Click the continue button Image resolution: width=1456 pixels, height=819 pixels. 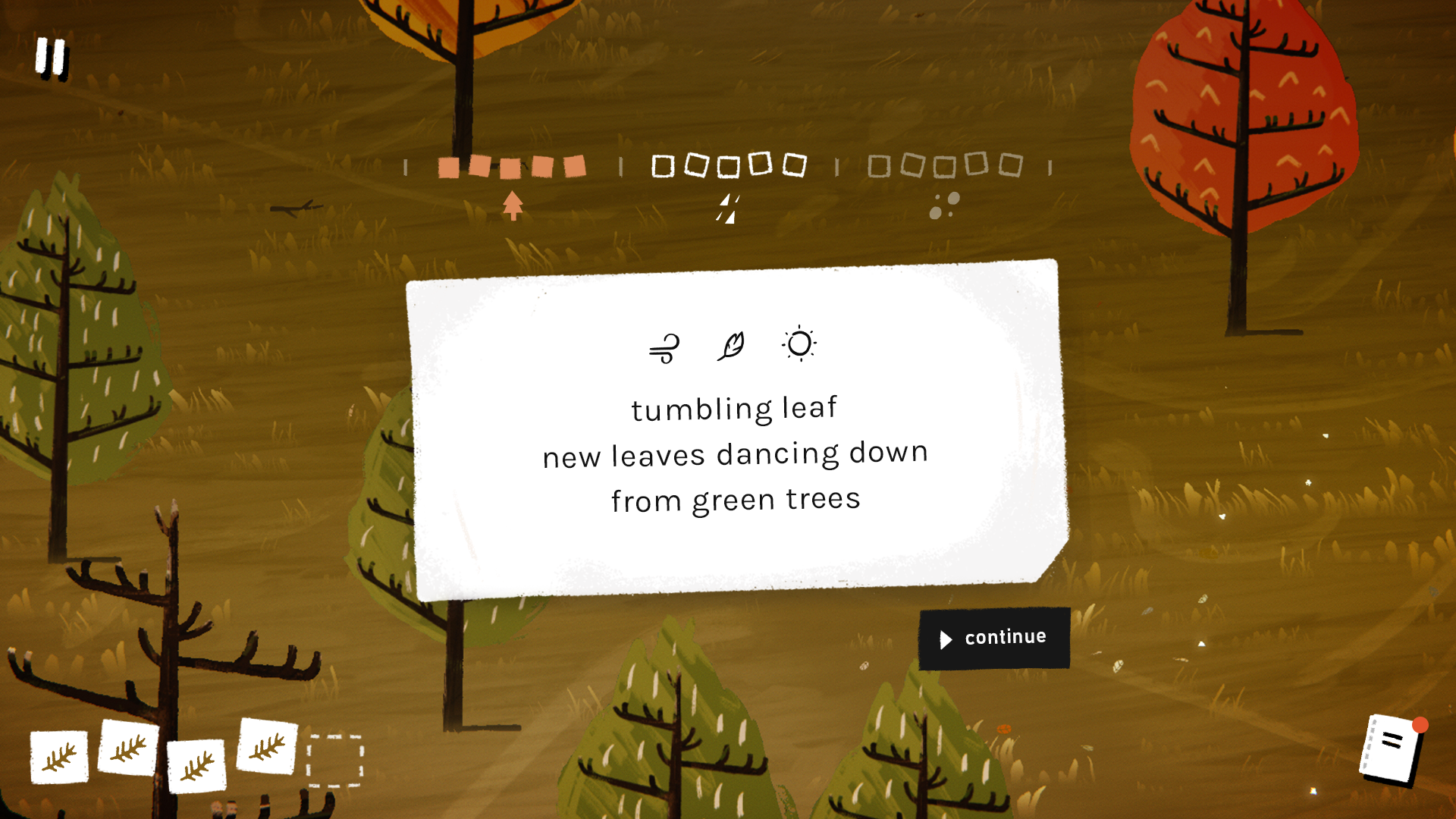(993, 639)
